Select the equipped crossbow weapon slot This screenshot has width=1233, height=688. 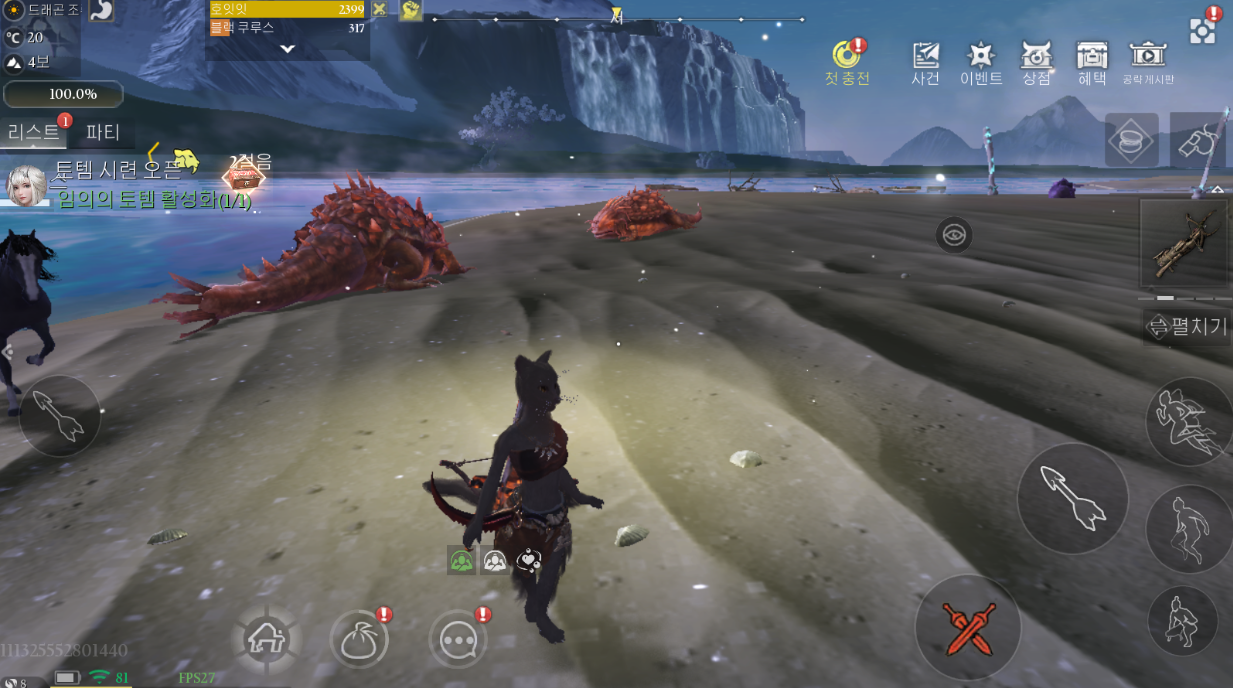pyautogui.click(x=1184, y=244)
